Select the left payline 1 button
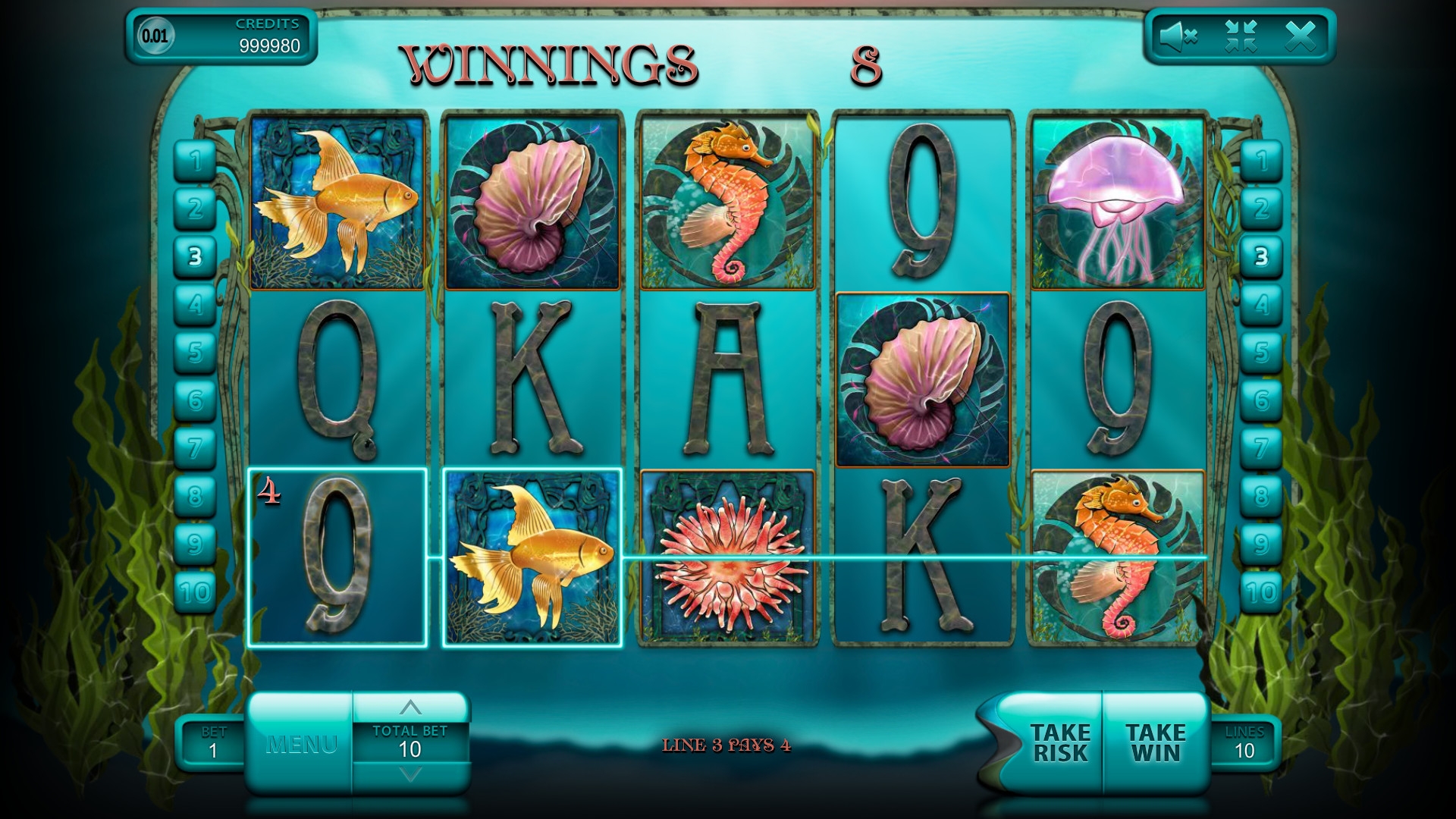Image resolution: width=1456 pixels, height=819 pixels. 196,161
